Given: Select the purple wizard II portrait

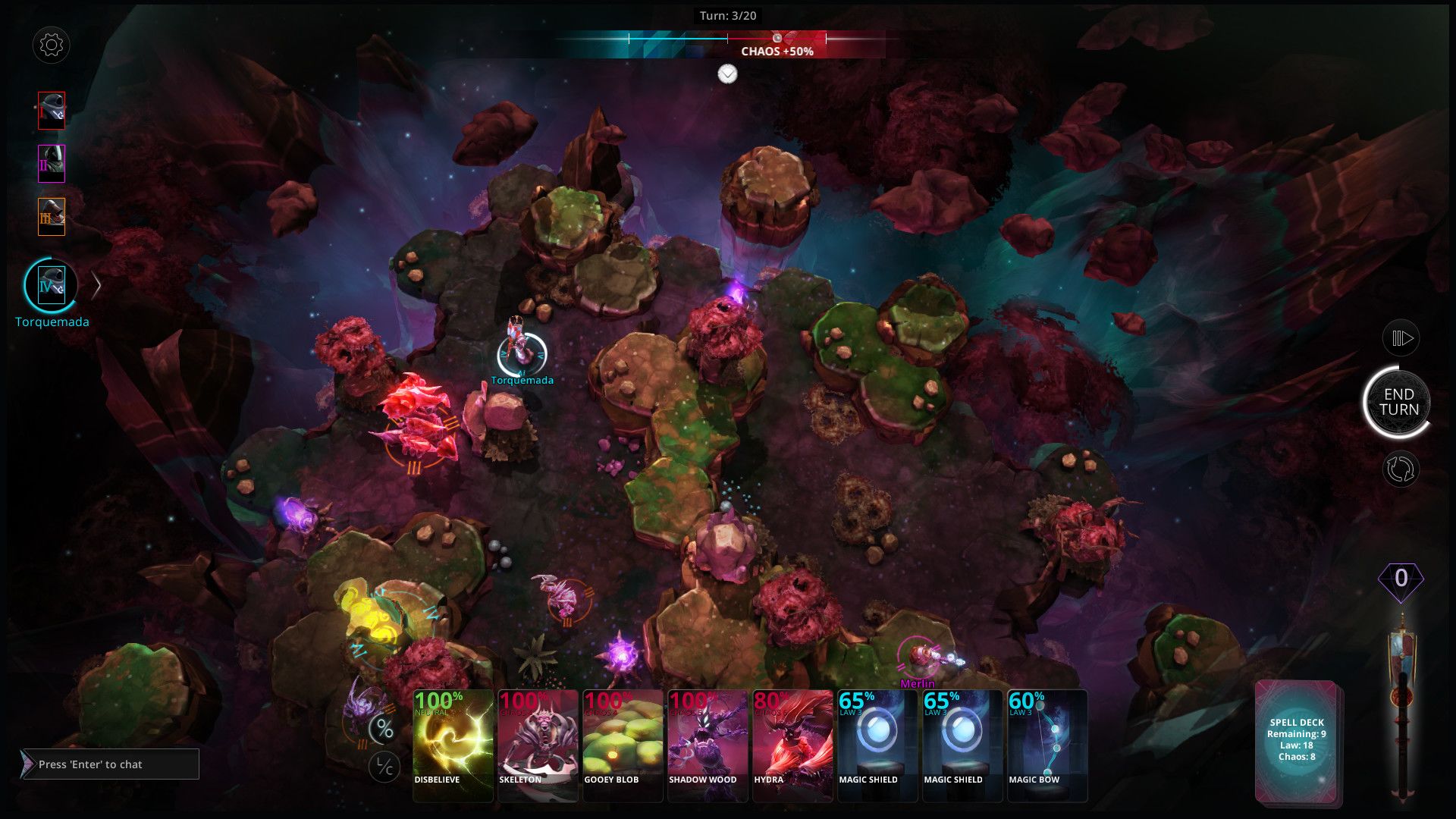Looking at the screenshot, I should pyautogui.click(x=52, y=164).
